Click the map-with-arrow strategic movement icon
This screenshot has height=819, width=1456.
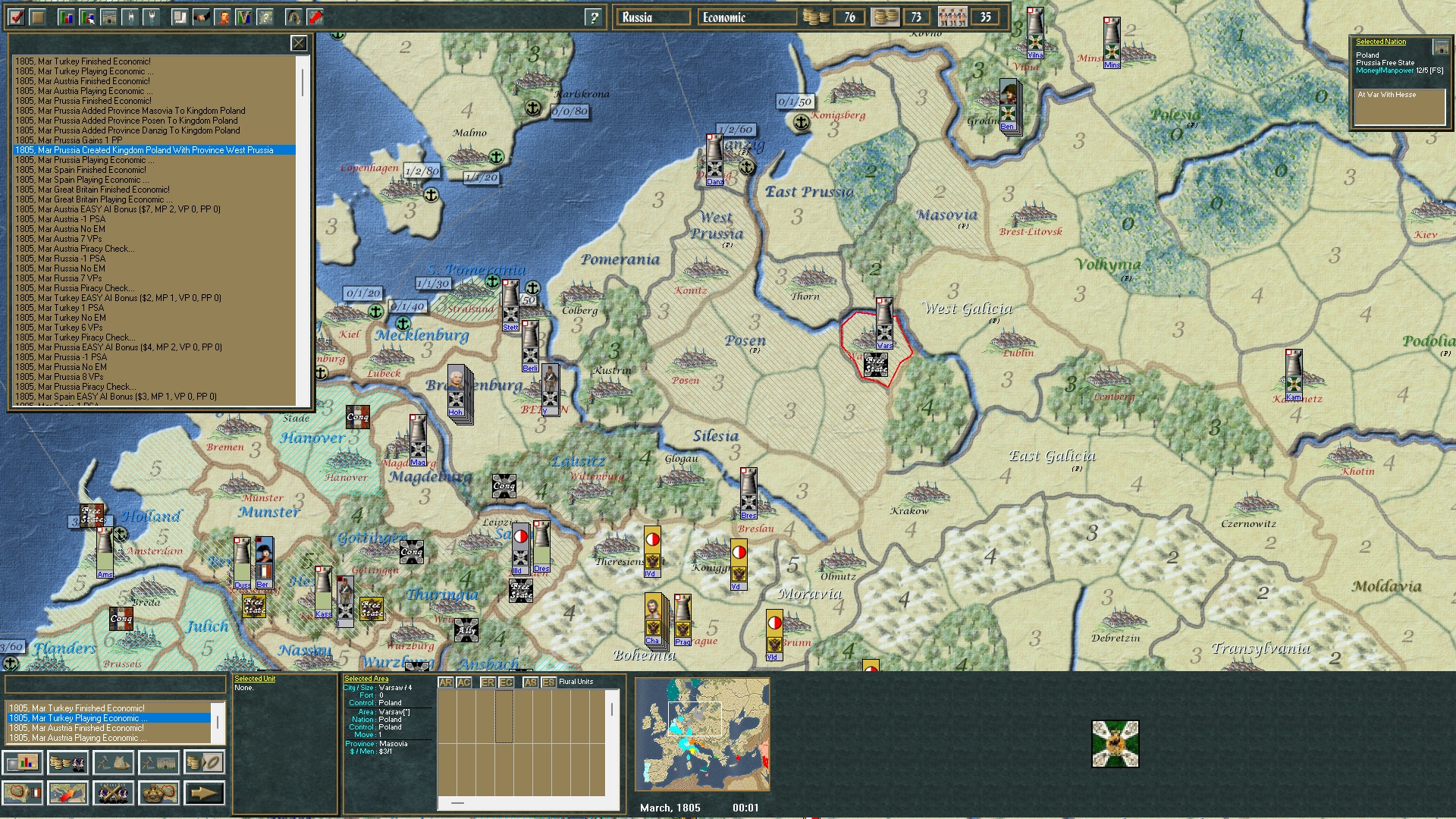(x=68, y=792)
